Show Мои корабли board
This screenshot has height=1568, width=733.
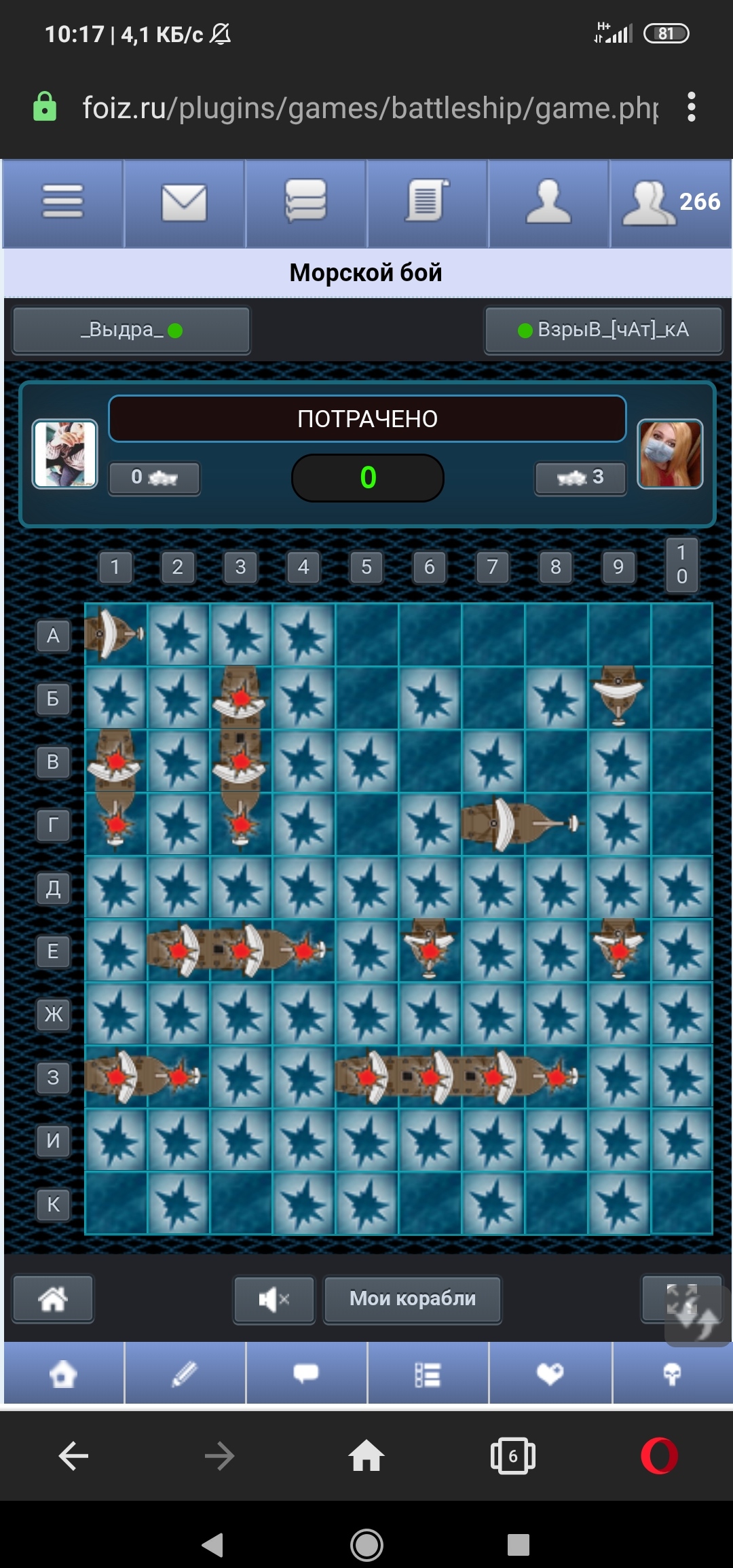(413, 1299)
